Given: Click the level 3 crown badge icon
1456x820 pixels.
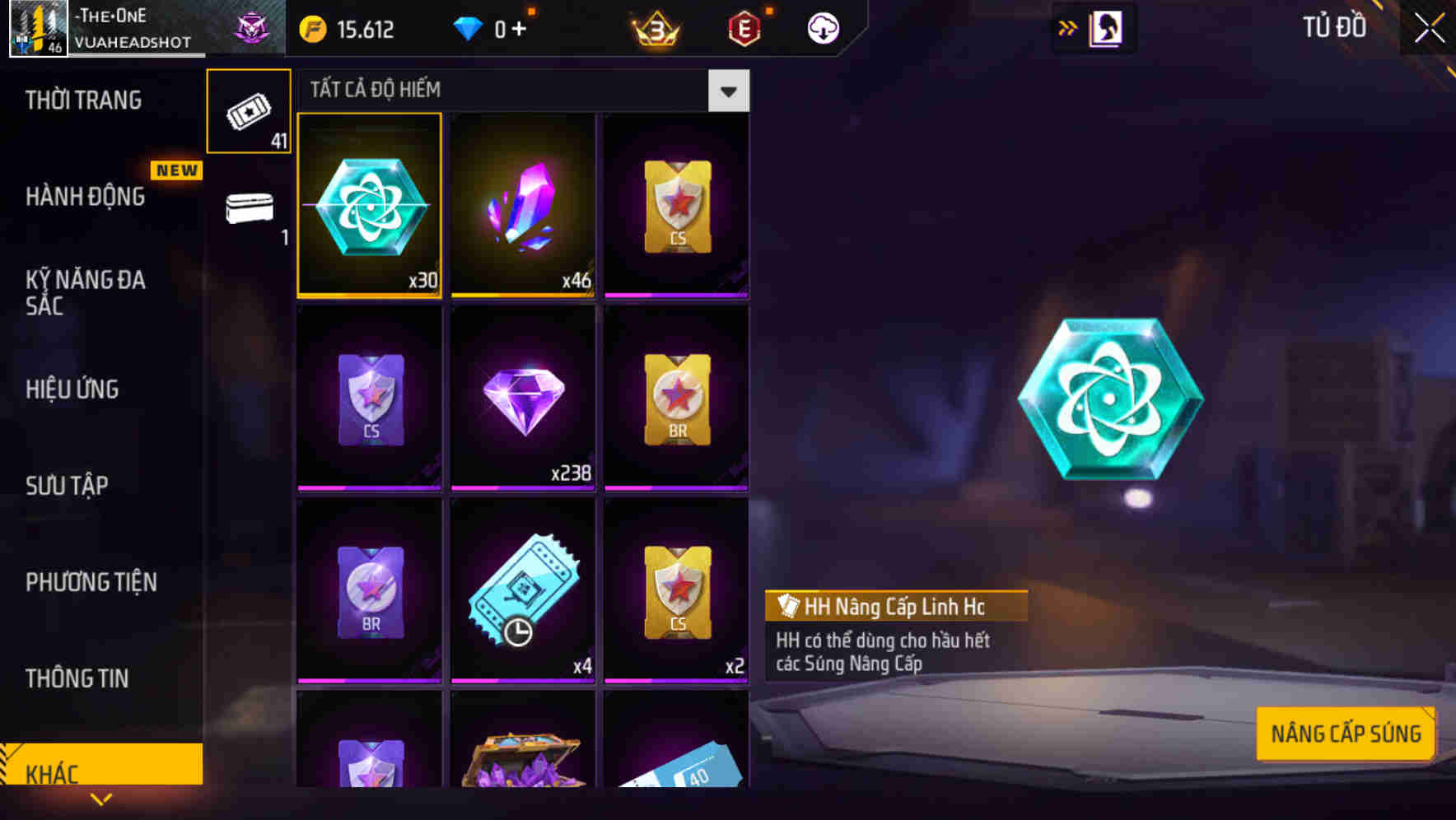Looking at the screenshot, I should click(x=655, y=27).
